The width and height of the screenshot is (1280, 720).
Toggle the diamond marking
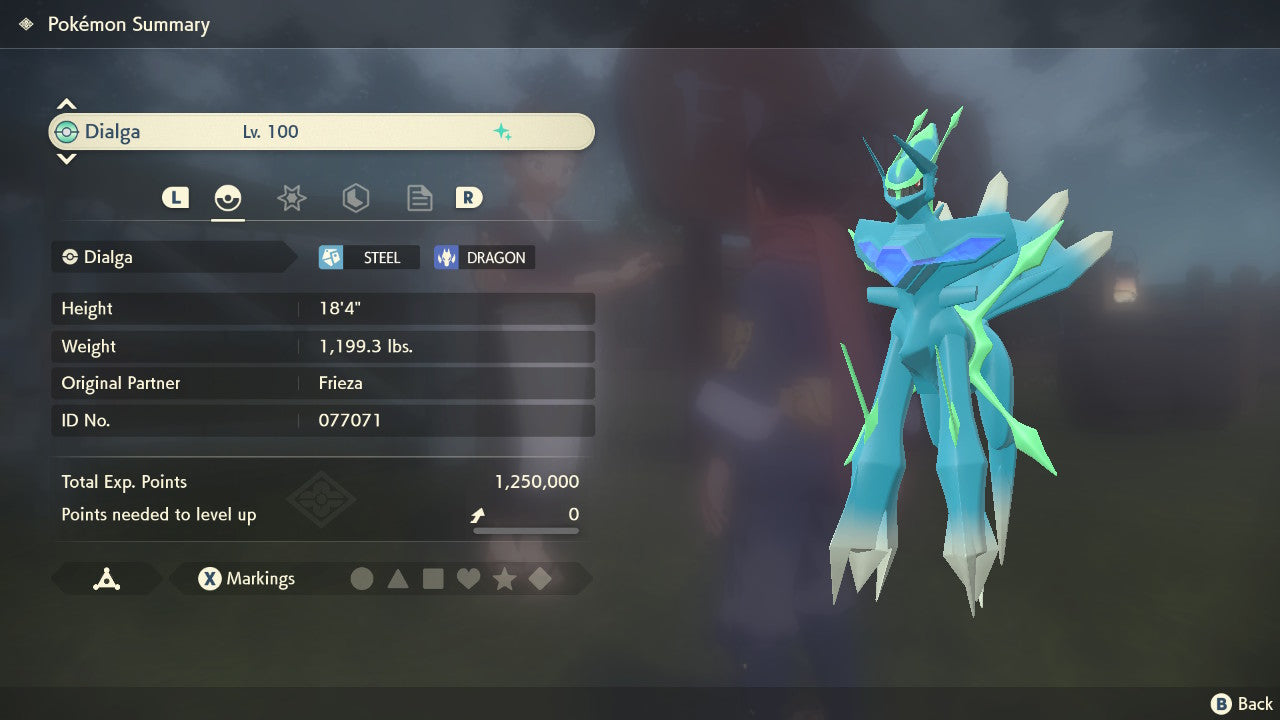(x=540, y=579)
